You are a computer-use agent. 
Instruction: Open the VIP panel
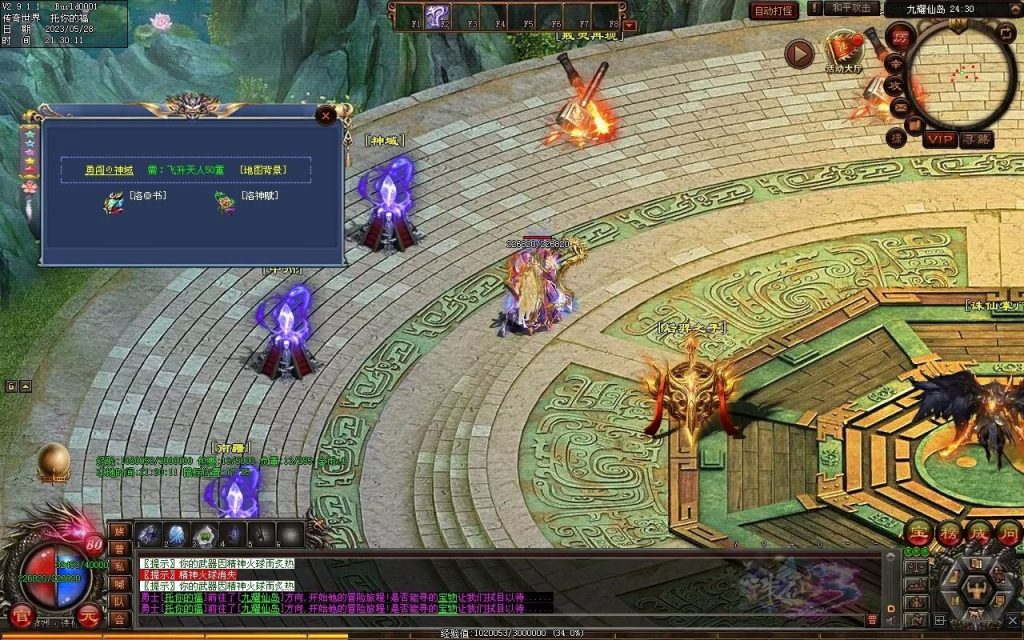click(939, 139)
